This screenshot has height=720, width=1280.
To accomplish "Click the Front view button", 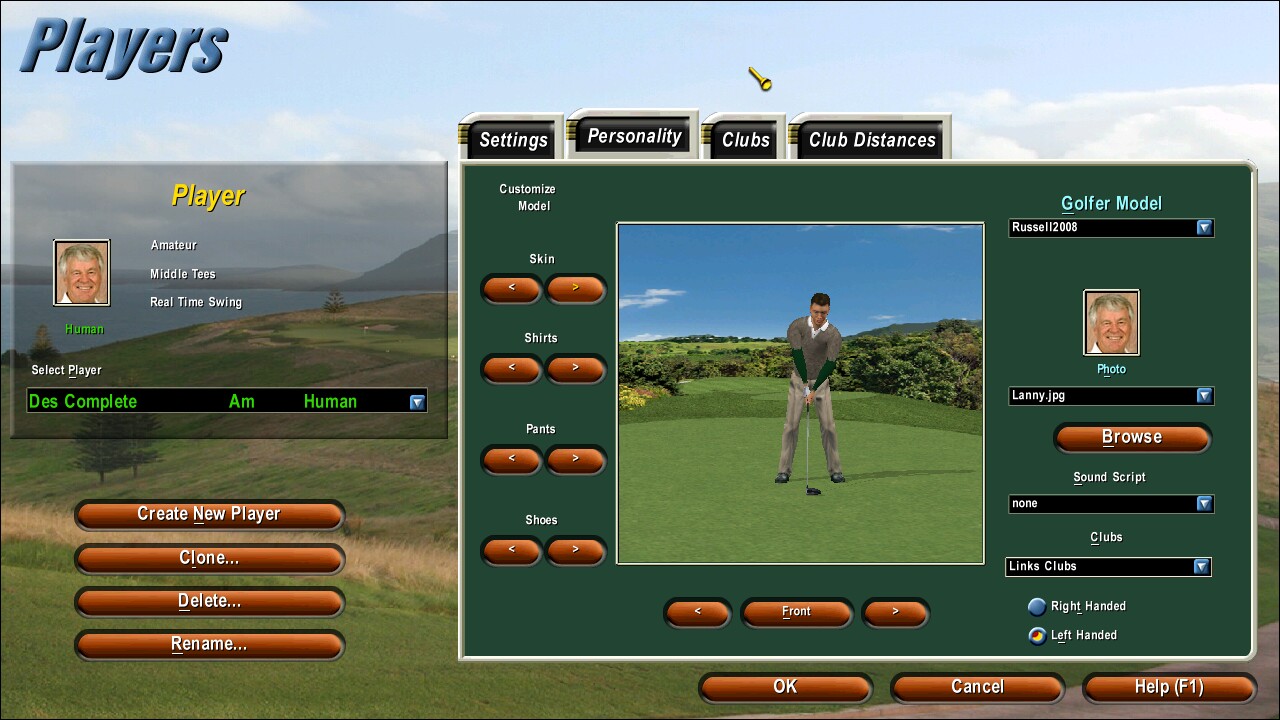I will pyautogui.click(x=796, y=612).
